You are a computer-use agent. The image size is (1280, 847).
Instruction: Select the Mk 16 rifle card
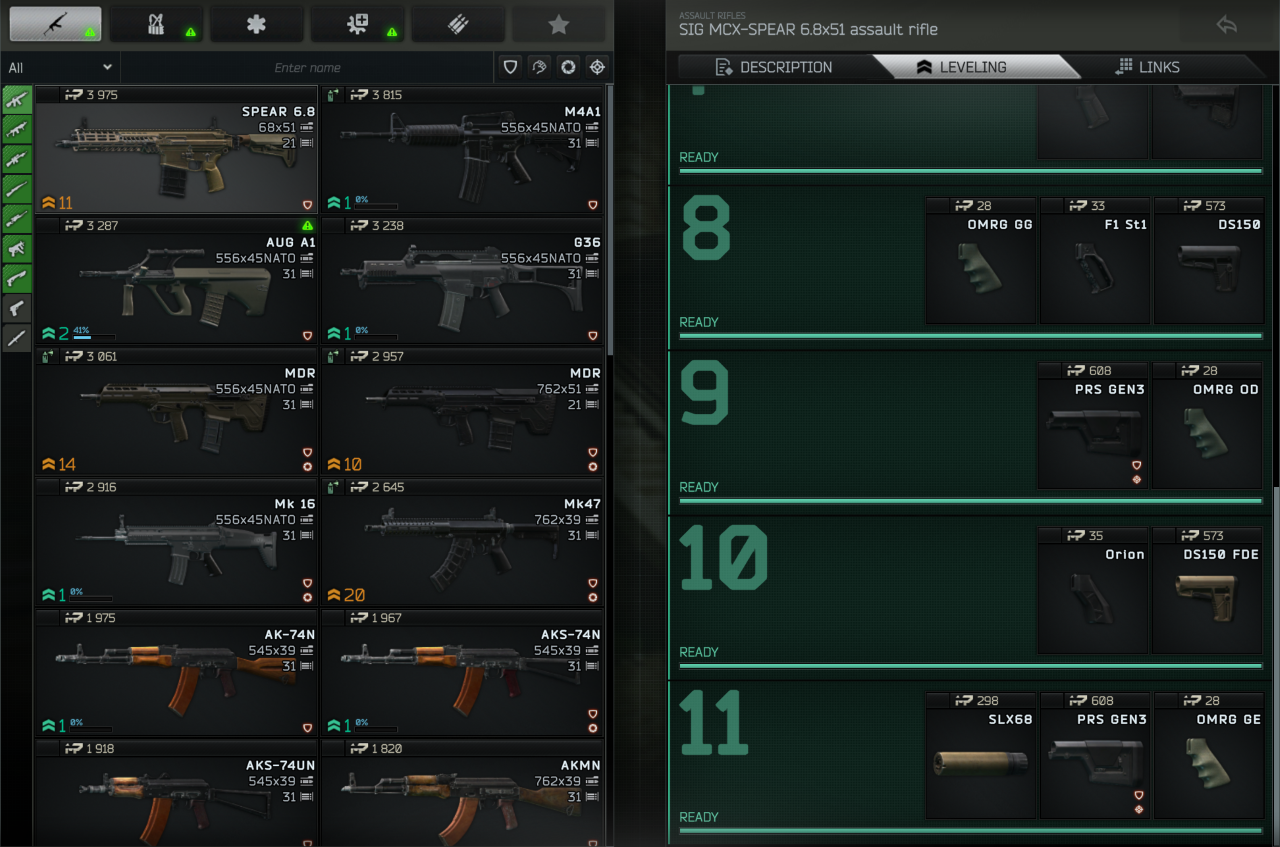coord(176,543)
